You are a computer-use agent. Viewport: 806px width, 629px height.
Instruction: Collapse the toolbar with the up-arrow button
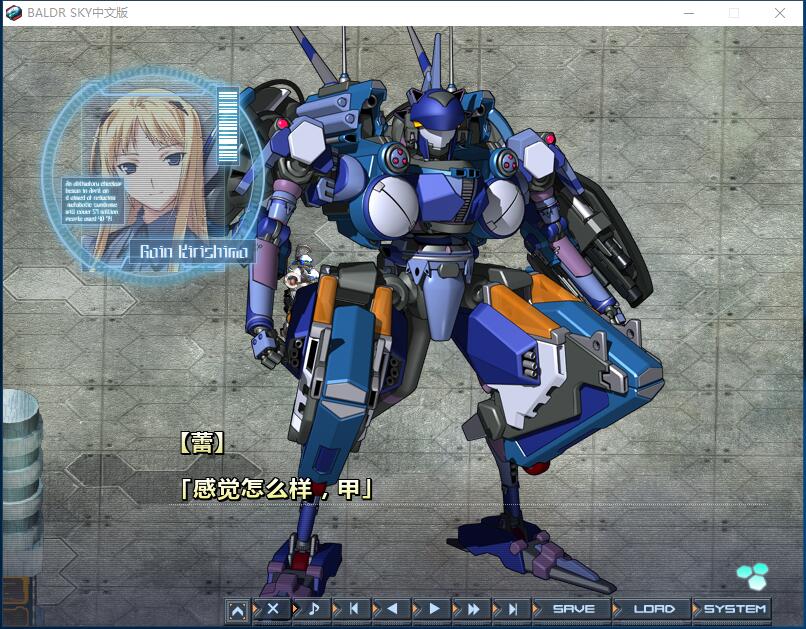[237, 609]
